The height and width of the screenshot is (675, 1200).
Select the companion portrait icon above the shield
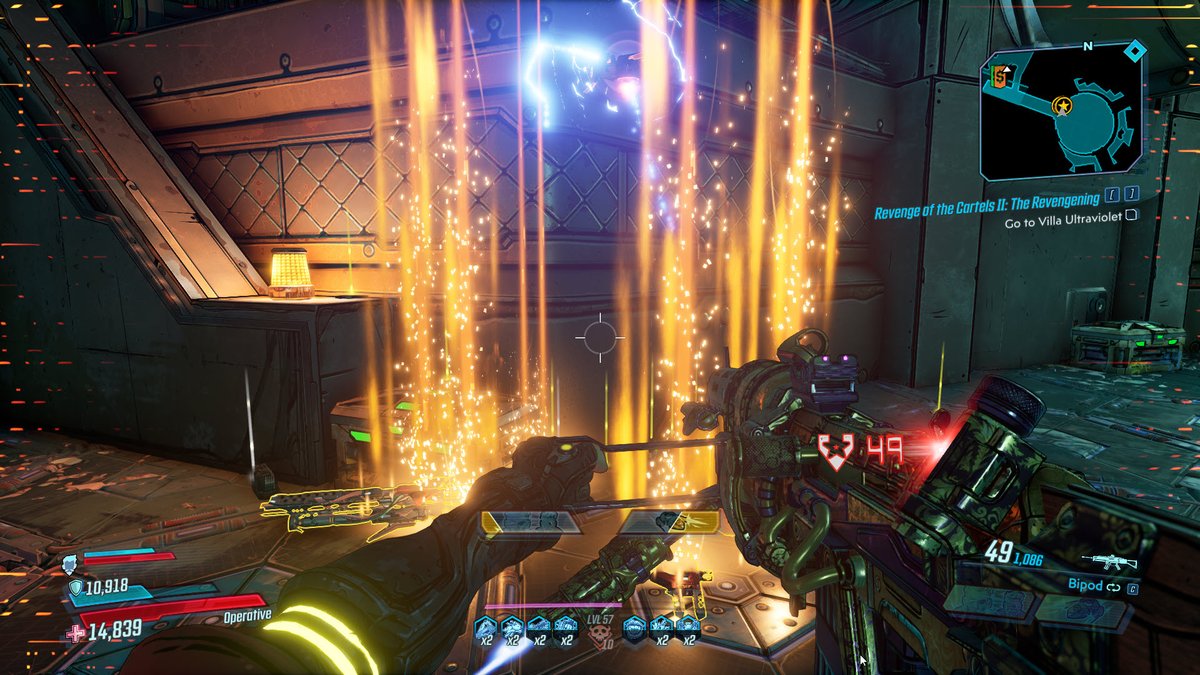(x=70, y=561)
